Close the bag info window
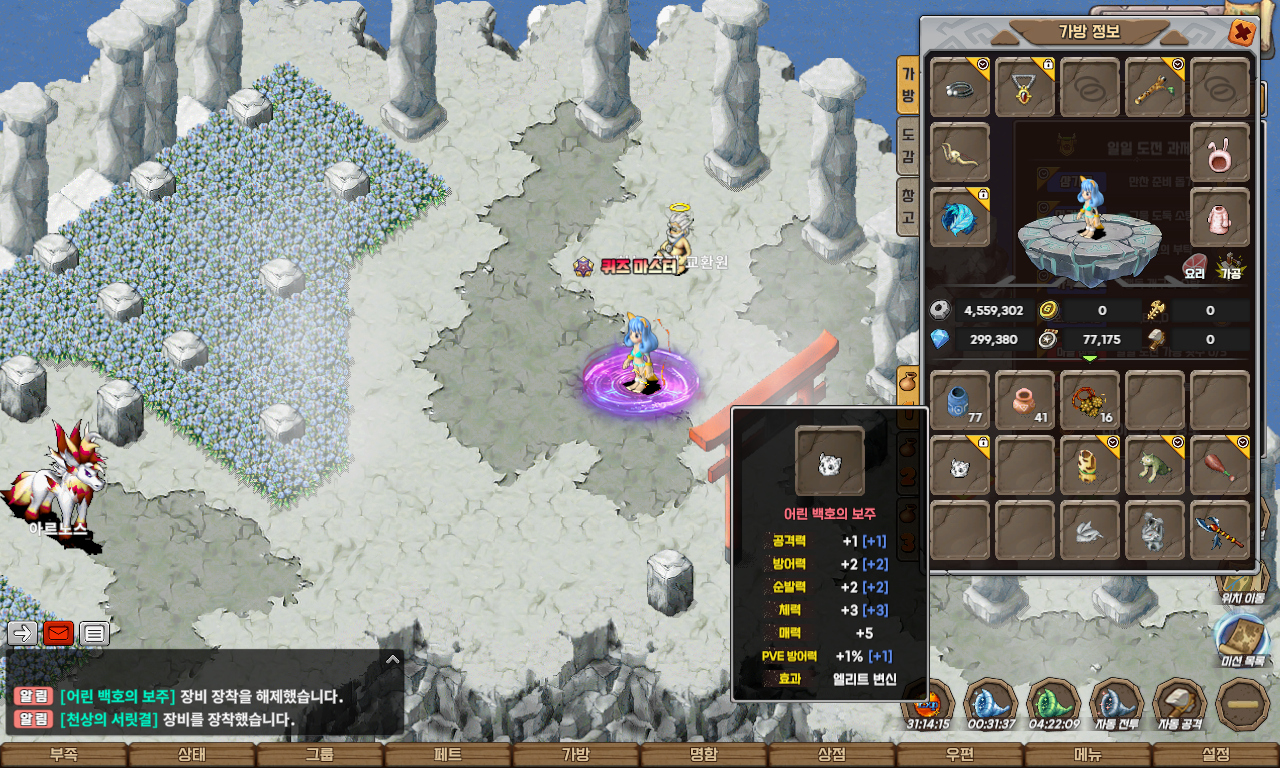This screenshot has height=768, width=1280. pos(1242,33)
